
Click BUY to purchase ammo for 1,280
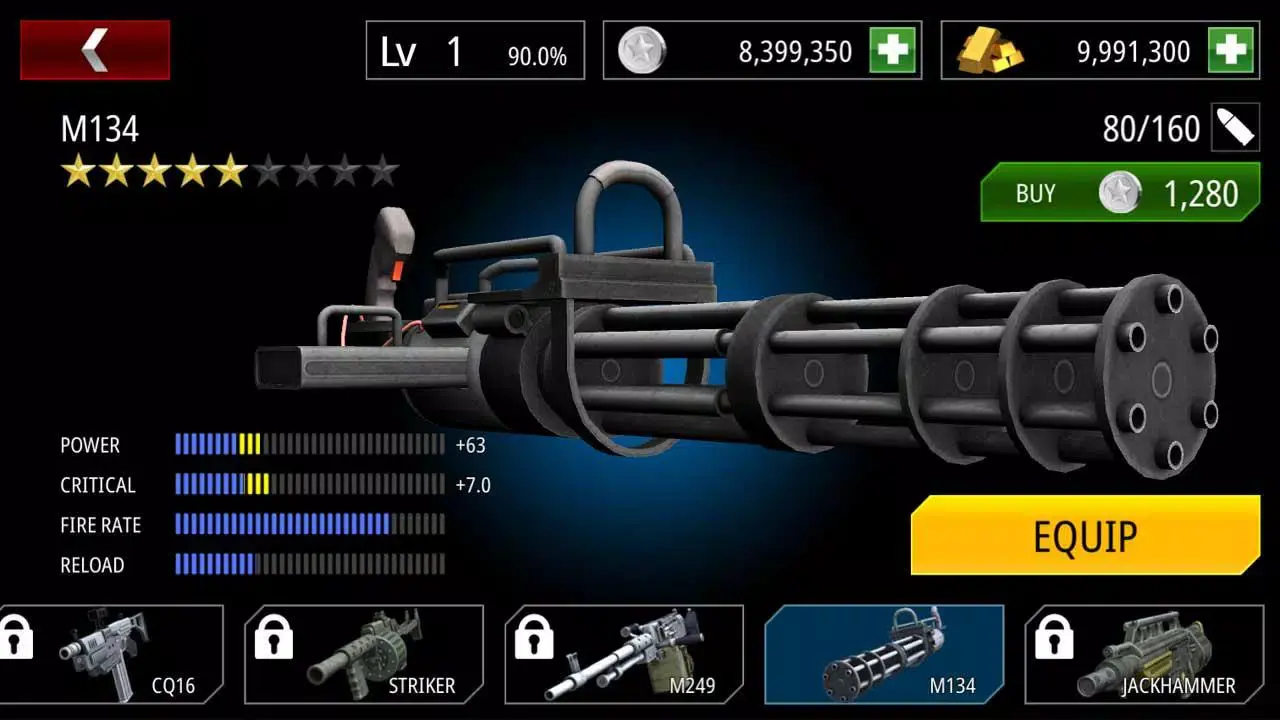[1118, 193]
